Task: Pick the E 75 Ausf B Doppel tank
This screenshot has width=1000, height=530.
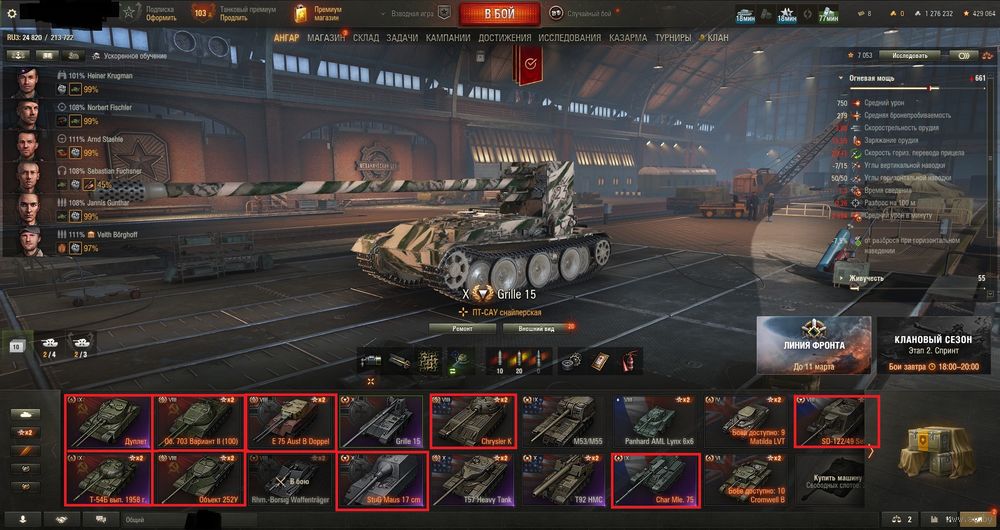Action: point(289,421)
